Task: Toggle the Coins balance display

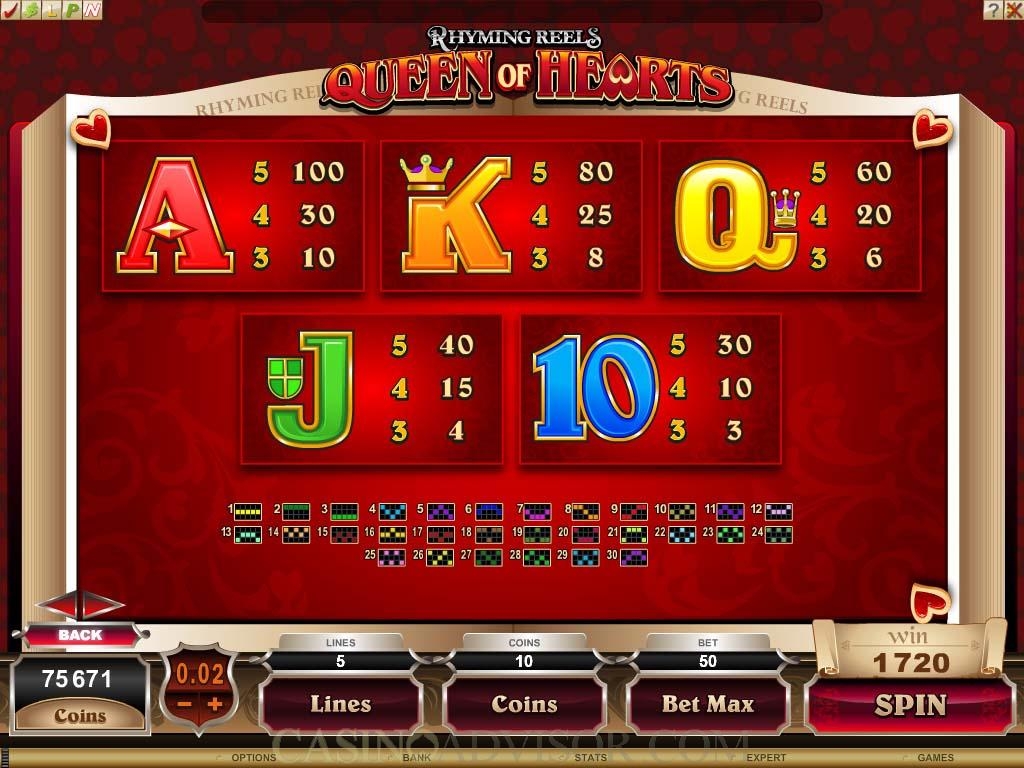Action: click(80, 716)
